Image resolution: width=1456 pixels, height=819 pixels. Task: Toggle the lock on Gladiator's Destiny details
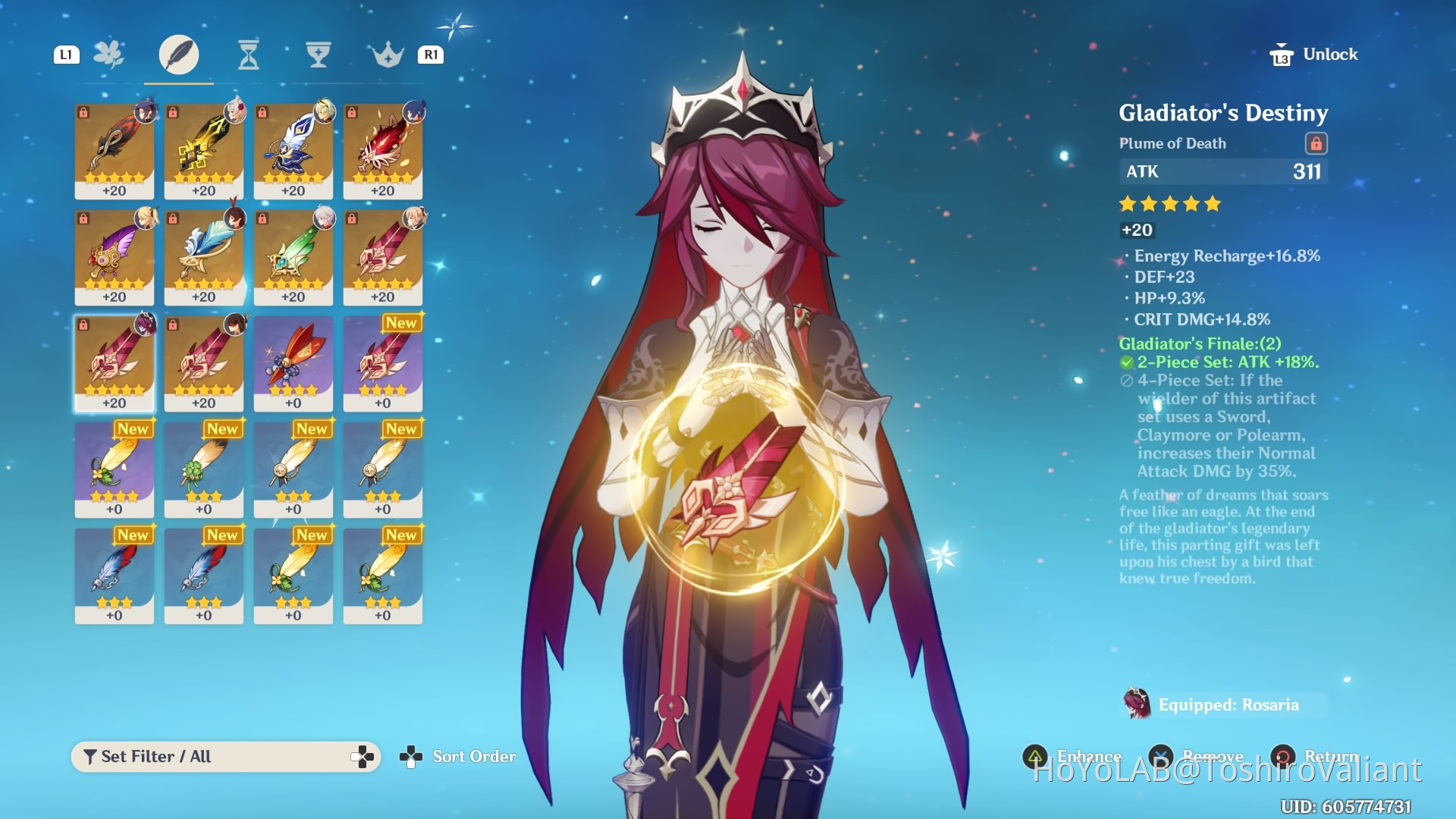coord(1318,143)
